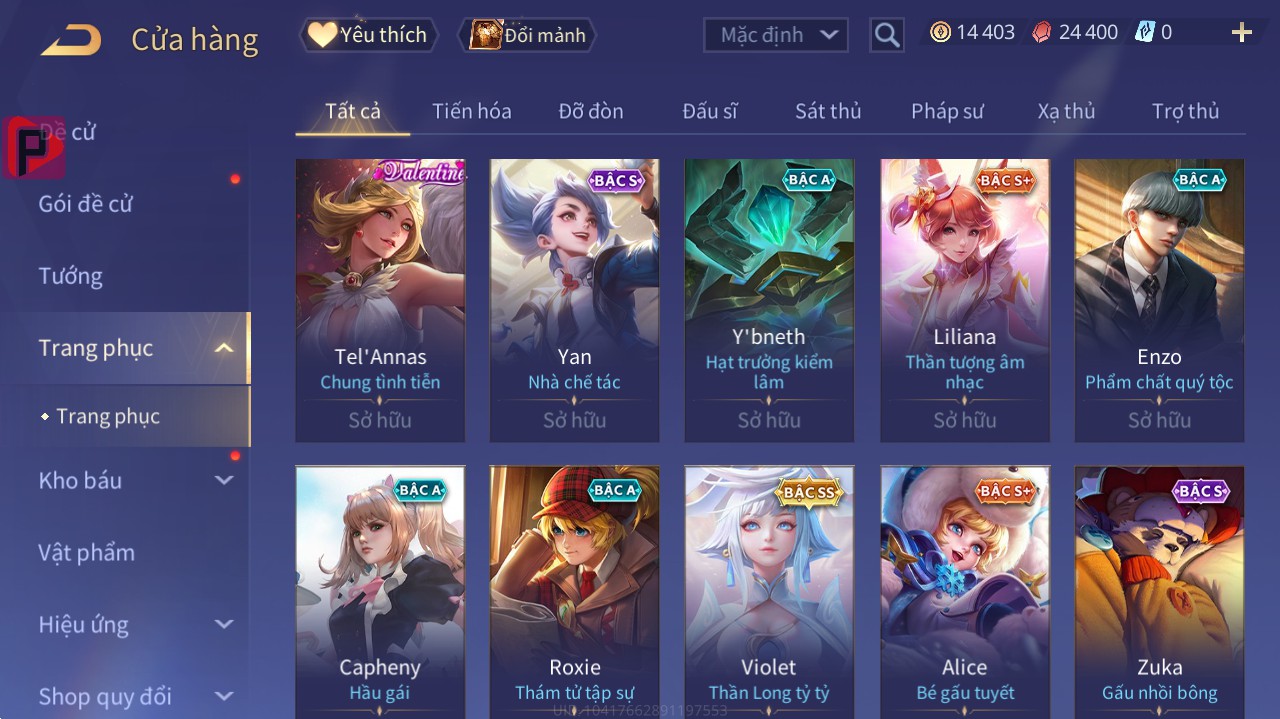
Task: Open the Gói đề cử menu
Action: pyautogui.click(x=86, y=204)
